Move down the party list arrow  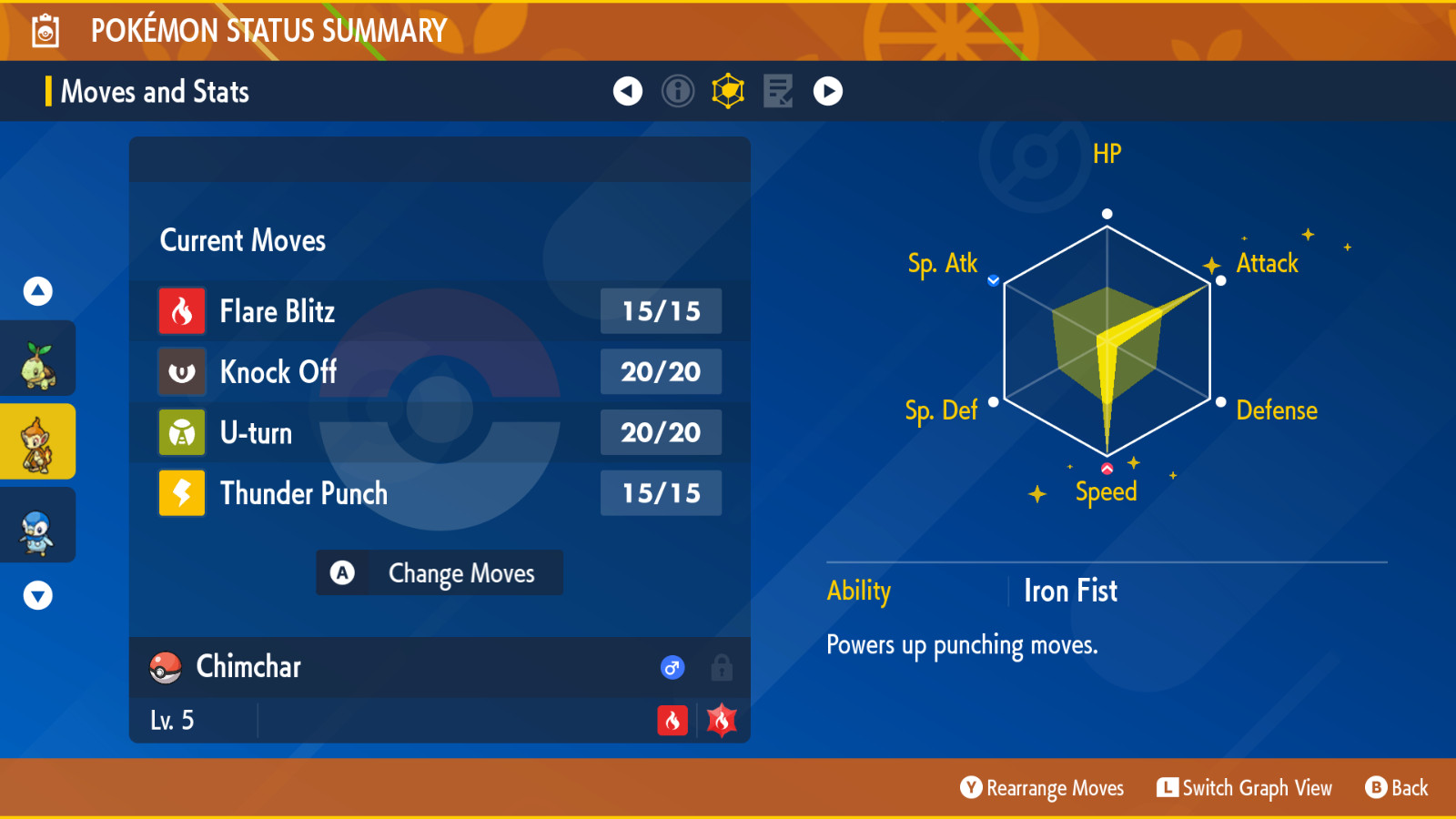37,596
